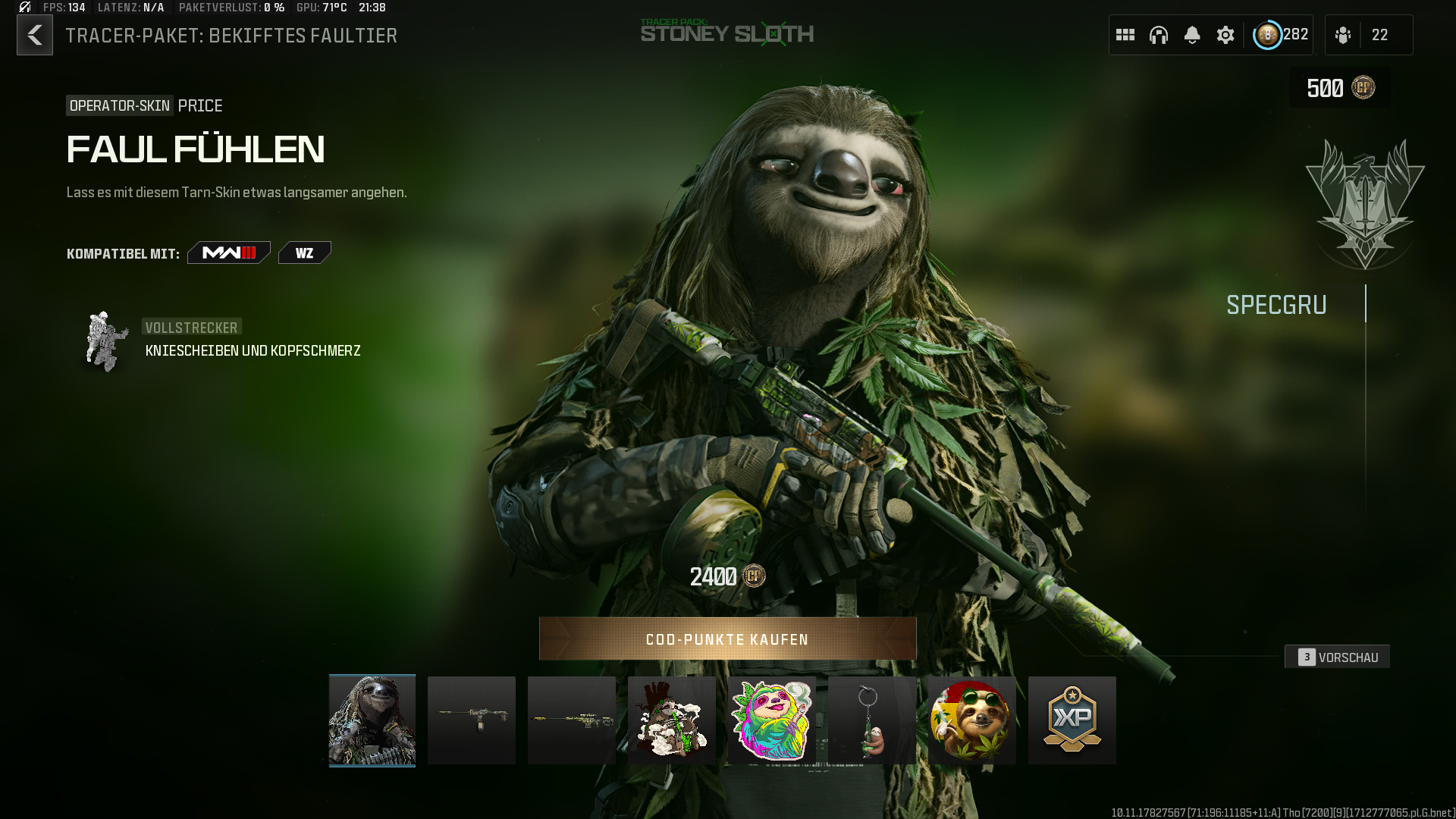The height and width of the screenshot is (819, 1456).
Task: View the colorful rainbow sloth sticker
Action: point(772,720)
